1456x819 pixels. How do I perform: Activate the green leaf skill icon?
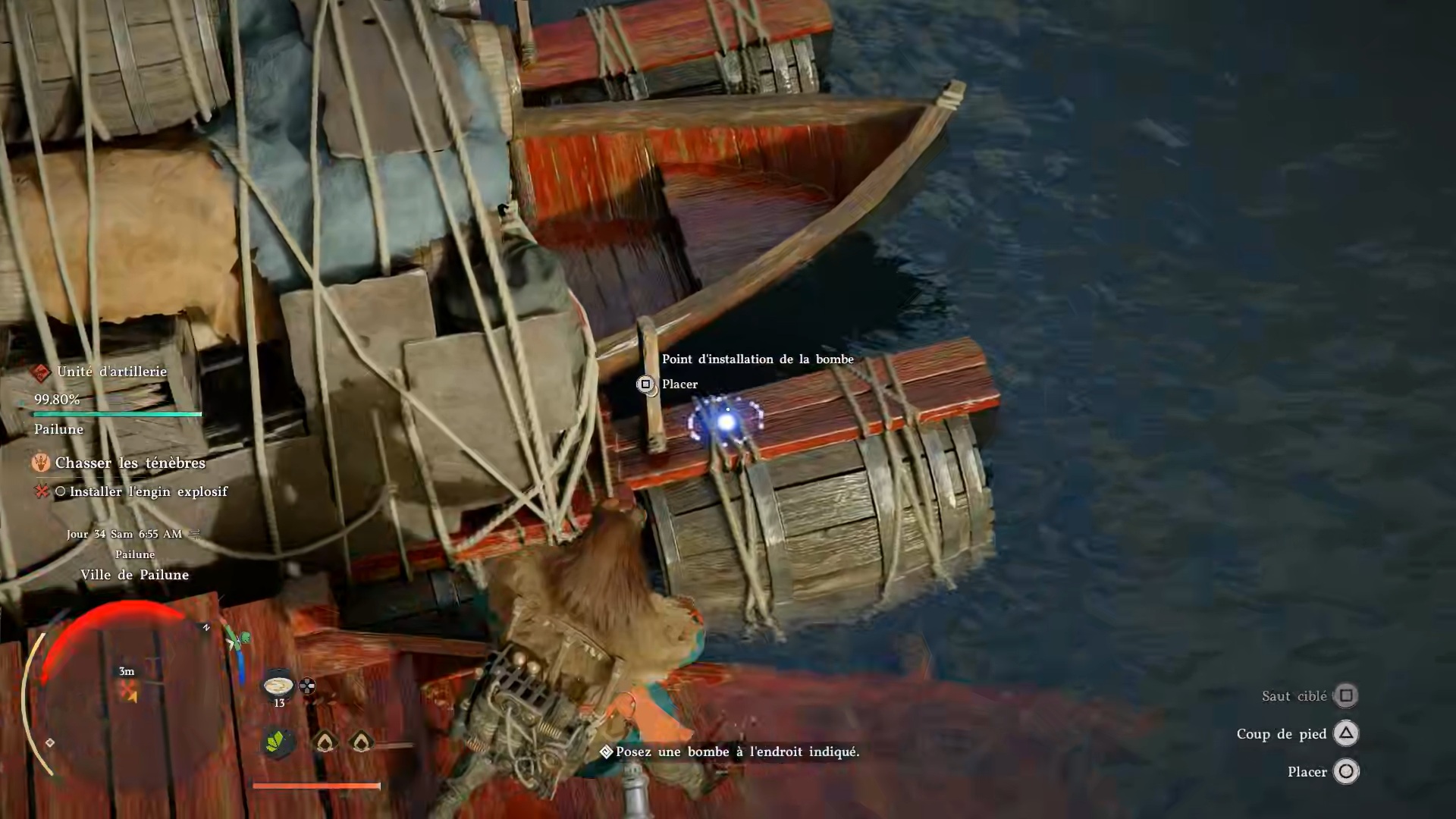point(278,741)
